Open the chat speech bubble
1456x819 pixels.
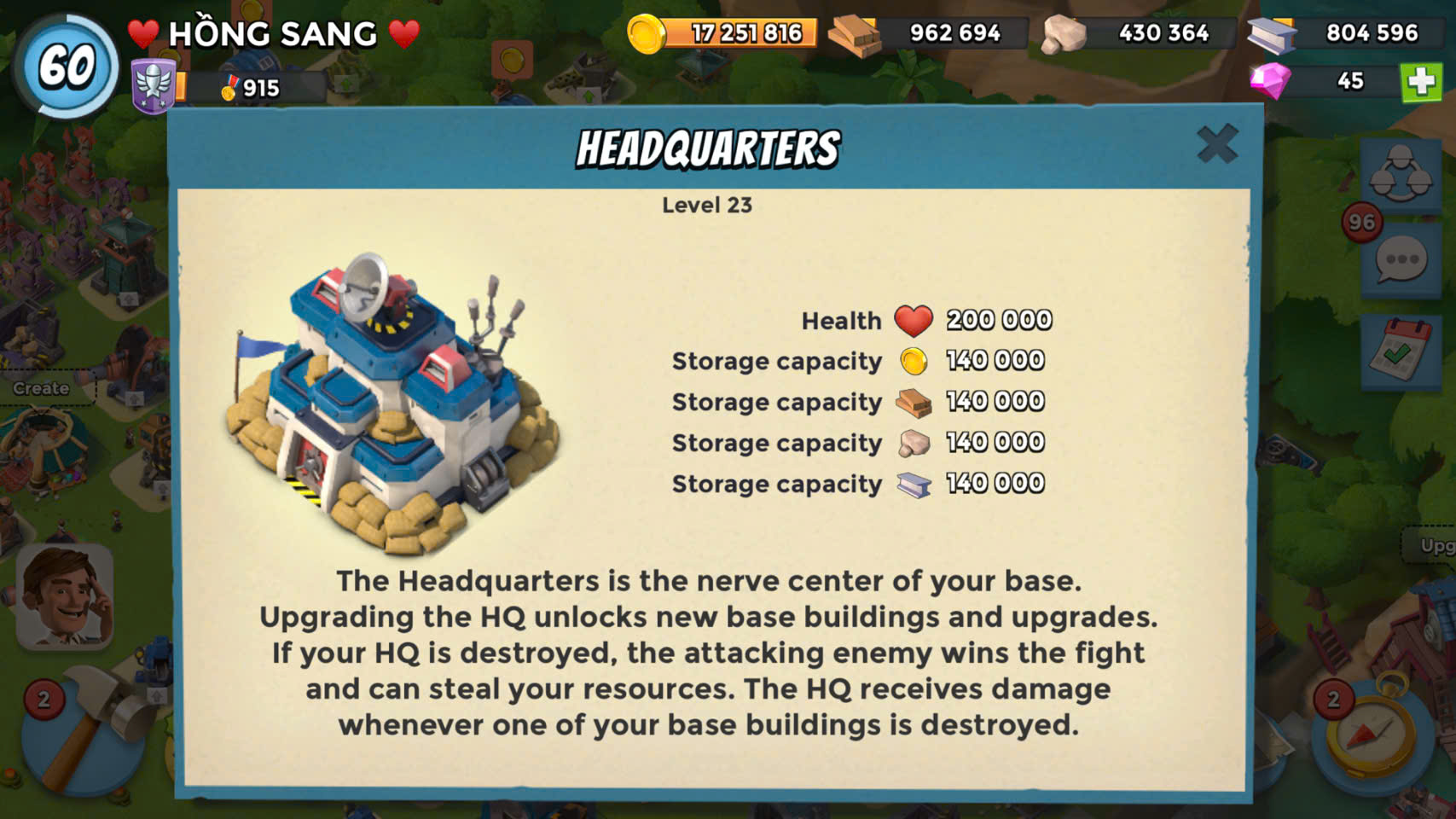(1401, 260)
